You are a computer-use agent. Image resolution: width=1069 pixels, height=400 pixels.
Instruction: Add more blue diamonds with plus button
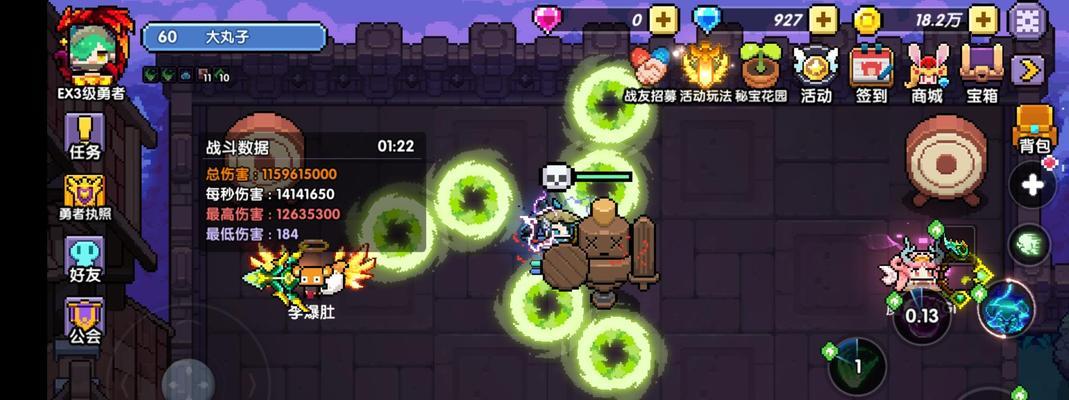823,19
